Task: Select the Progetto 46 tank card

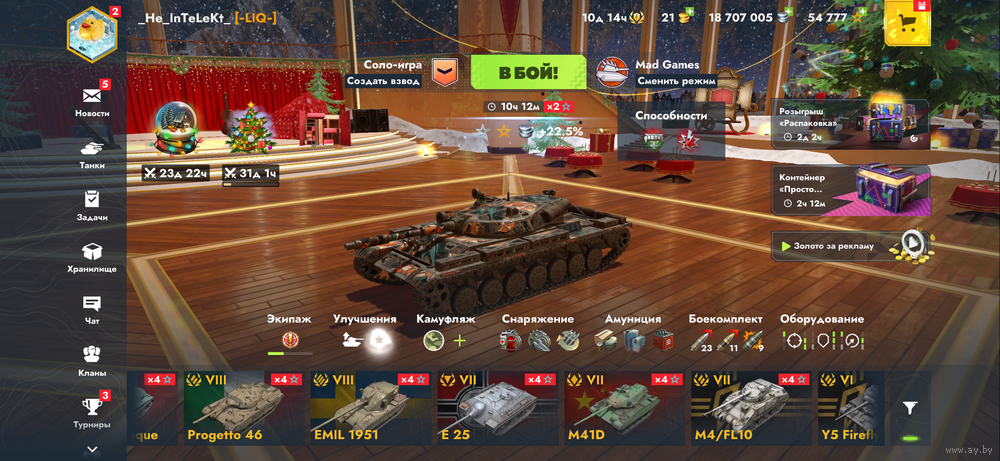Action: point(243,408)
